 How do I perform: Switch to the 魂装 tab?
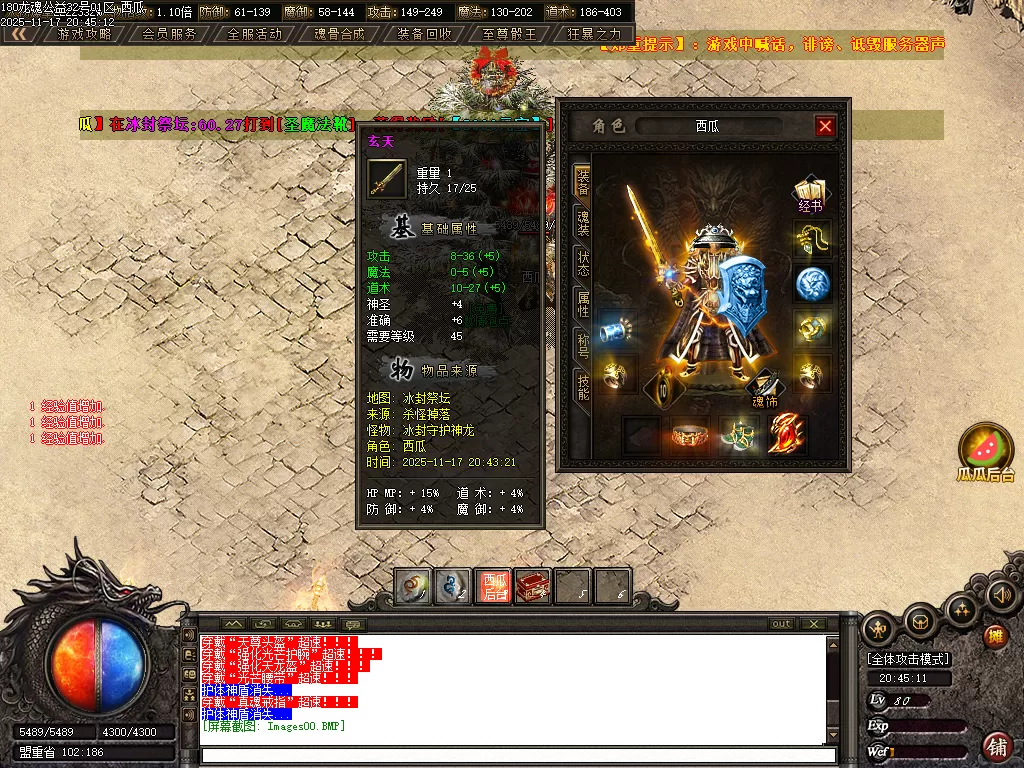(x=583, y=223)
